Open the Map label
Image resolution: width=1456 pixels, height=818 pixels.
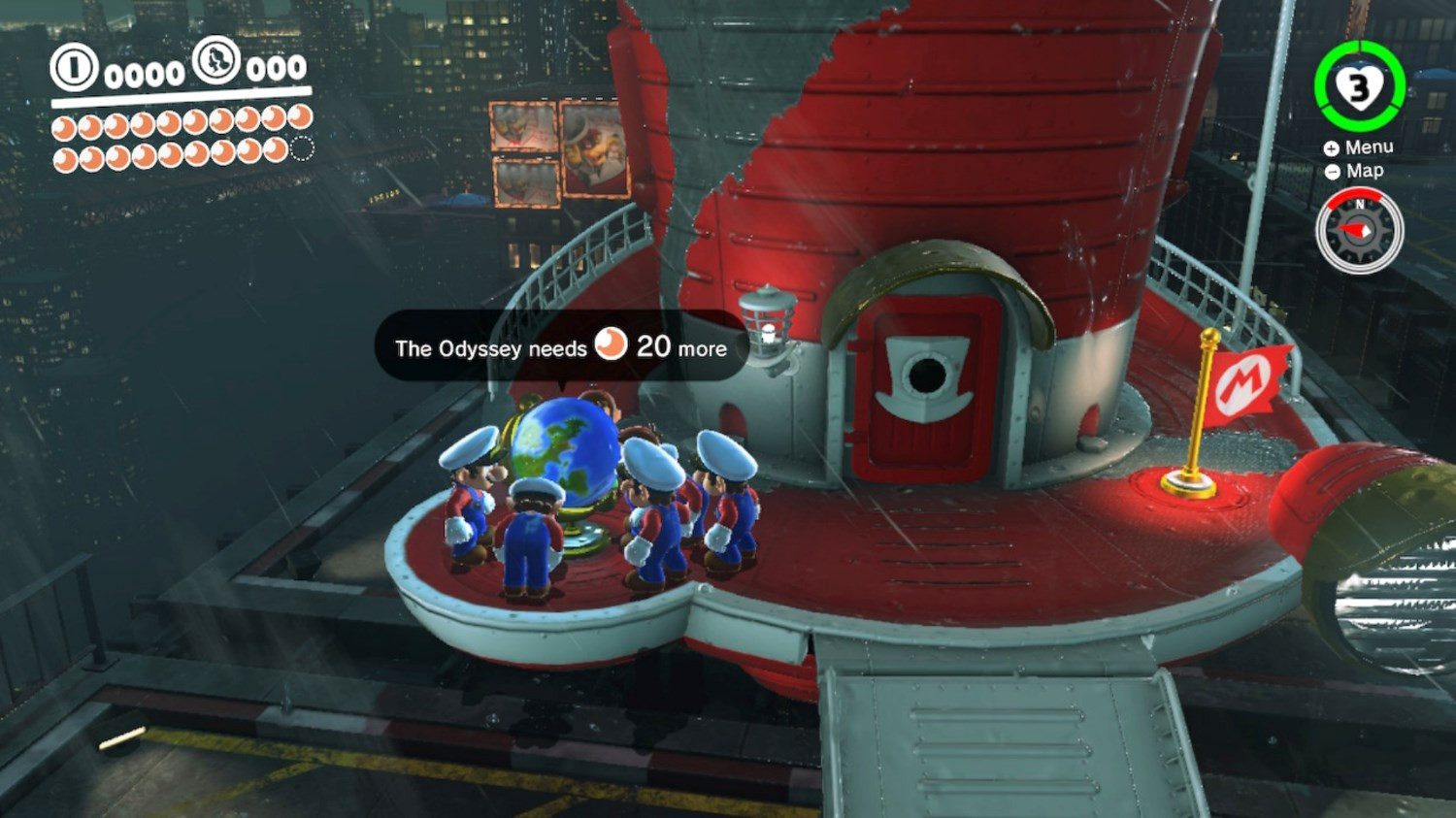(x=1365, y=170)
